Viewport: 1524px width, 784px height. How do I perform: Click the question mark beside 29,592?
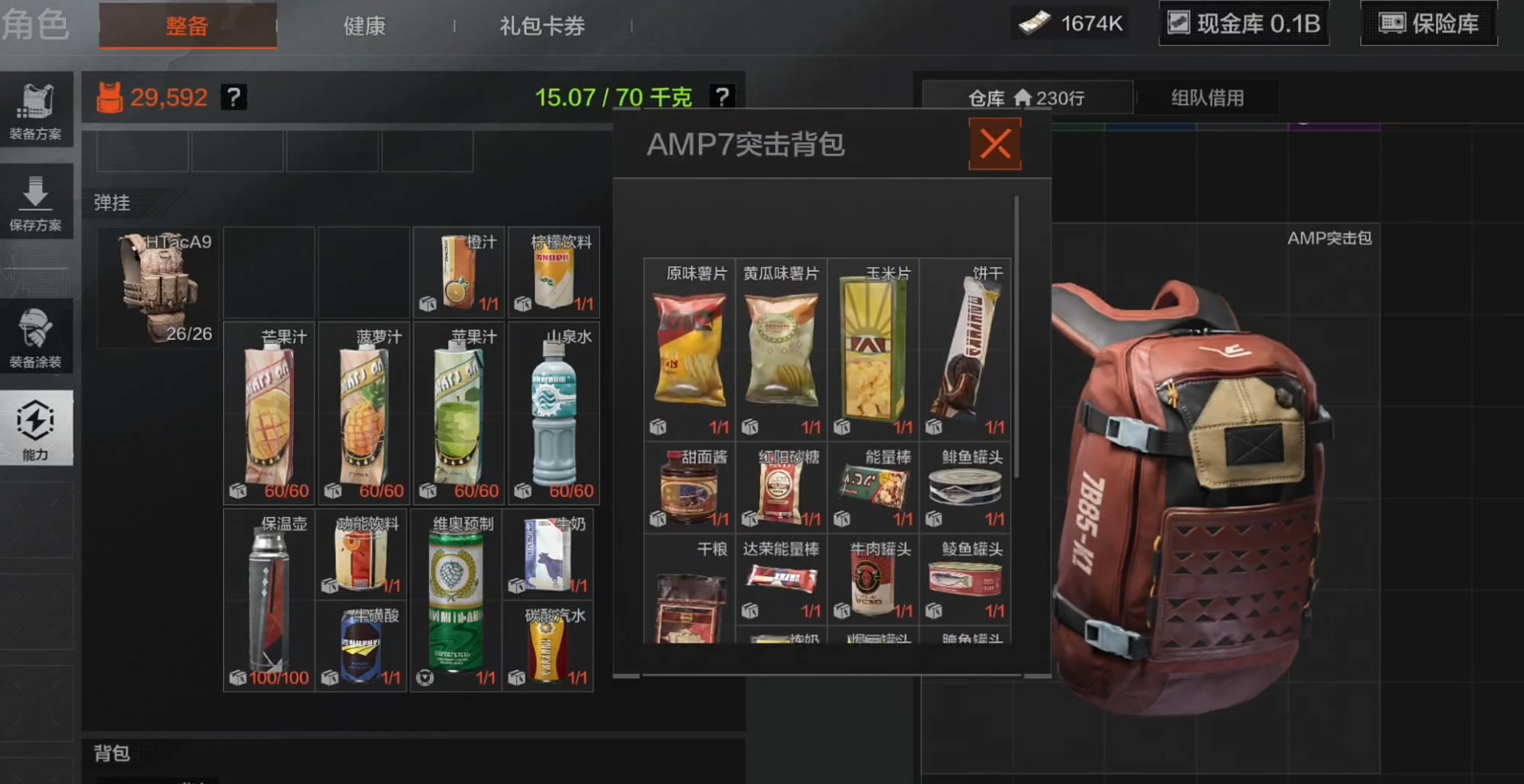[x=233, y=97]
